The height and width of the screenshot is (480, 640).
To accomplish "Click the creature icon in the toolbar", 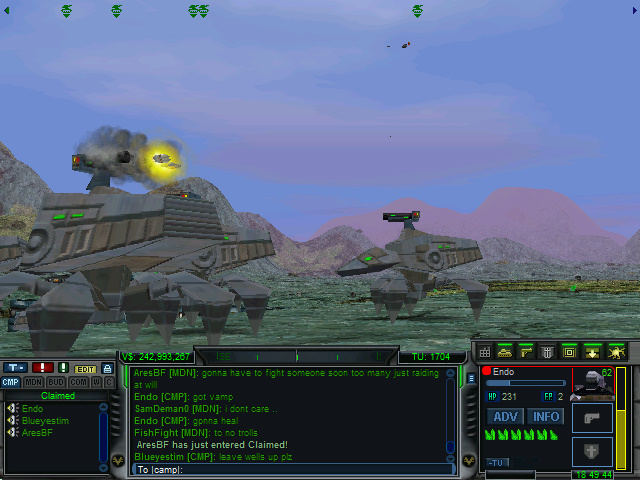I will pyautogui.click(x=616, y=352).
